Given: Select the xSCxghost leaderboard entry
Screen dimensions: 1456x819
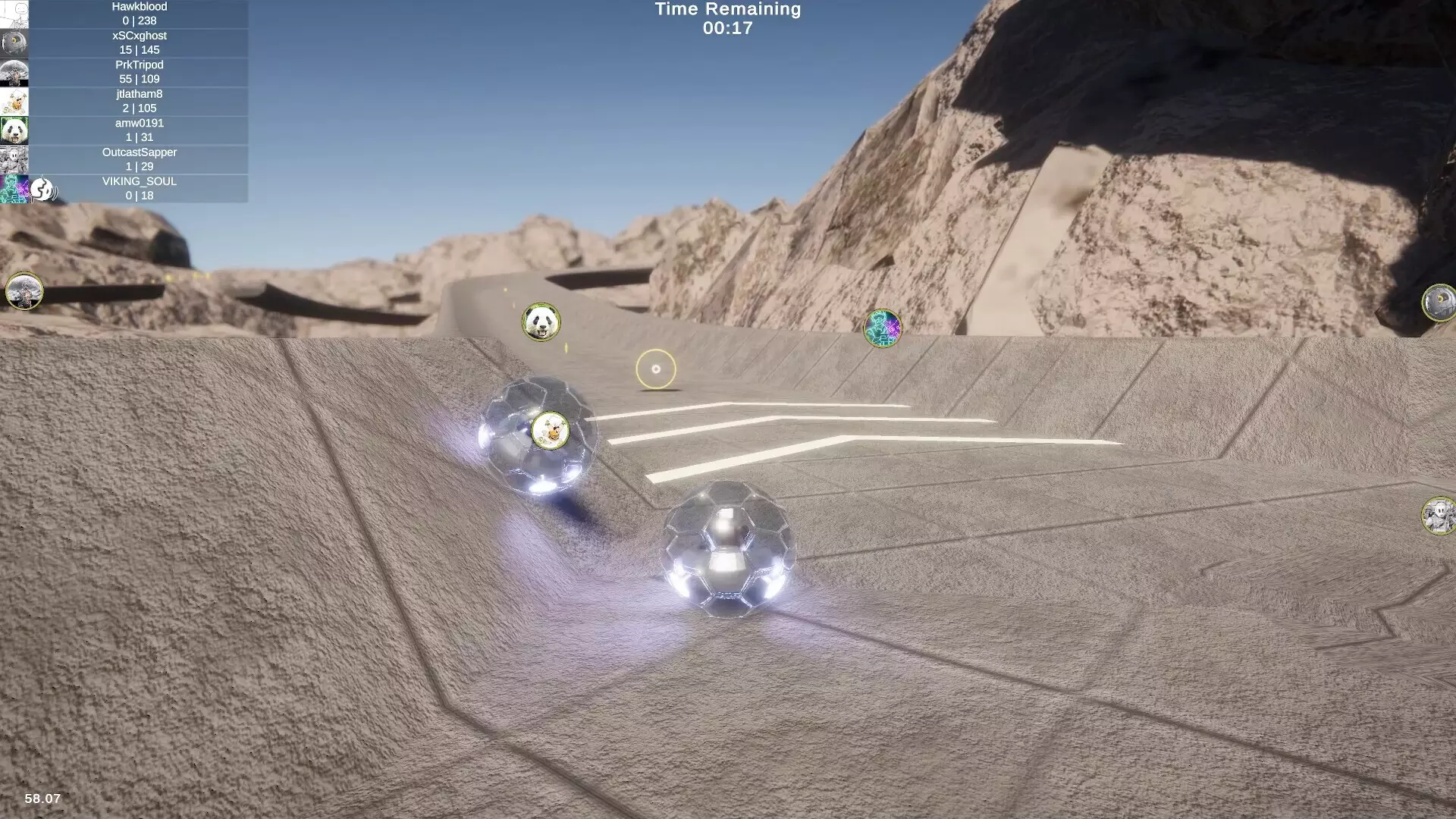Looking at the screenshot, I should 139,42.
